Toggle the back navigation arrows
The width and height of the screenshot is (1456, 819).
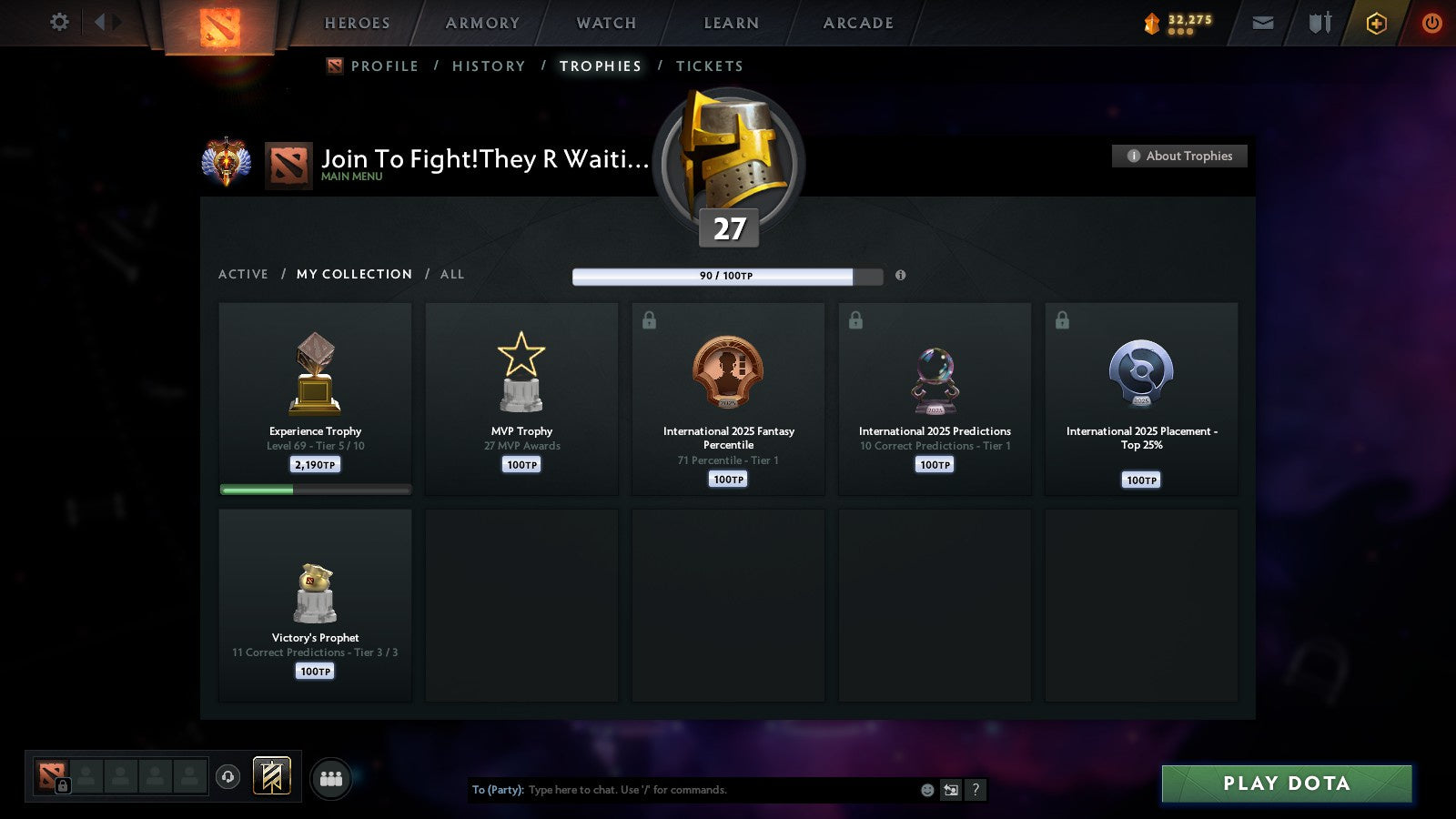(x=103, y=22)
